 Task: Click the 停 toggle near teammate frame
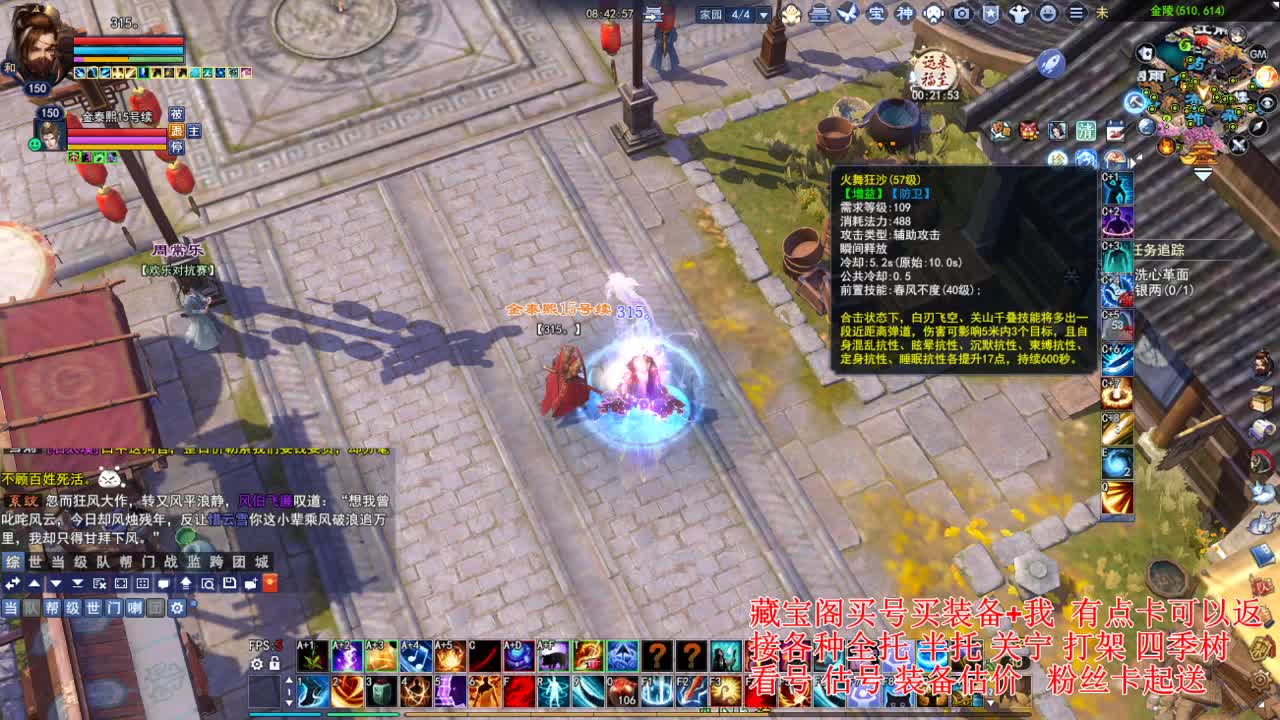pyautogui.click(x=176, y=147)
